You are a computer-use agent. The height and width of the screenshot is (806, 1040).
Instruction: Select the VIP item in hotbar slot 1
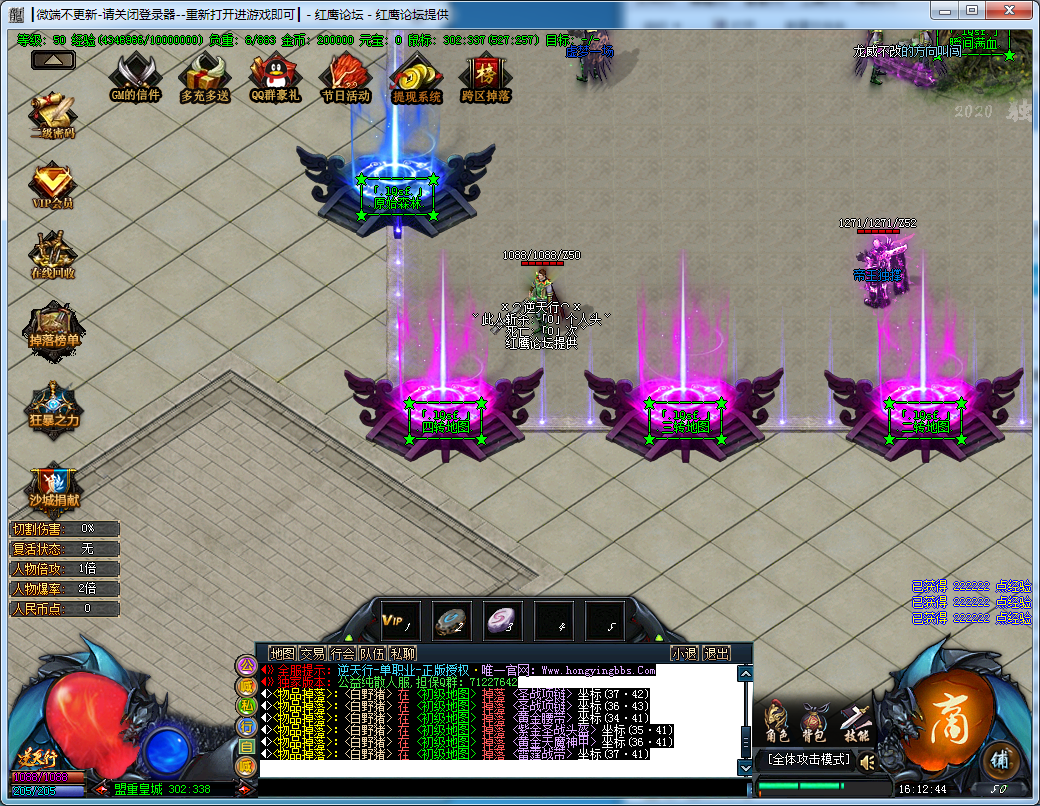pos(401,621)
